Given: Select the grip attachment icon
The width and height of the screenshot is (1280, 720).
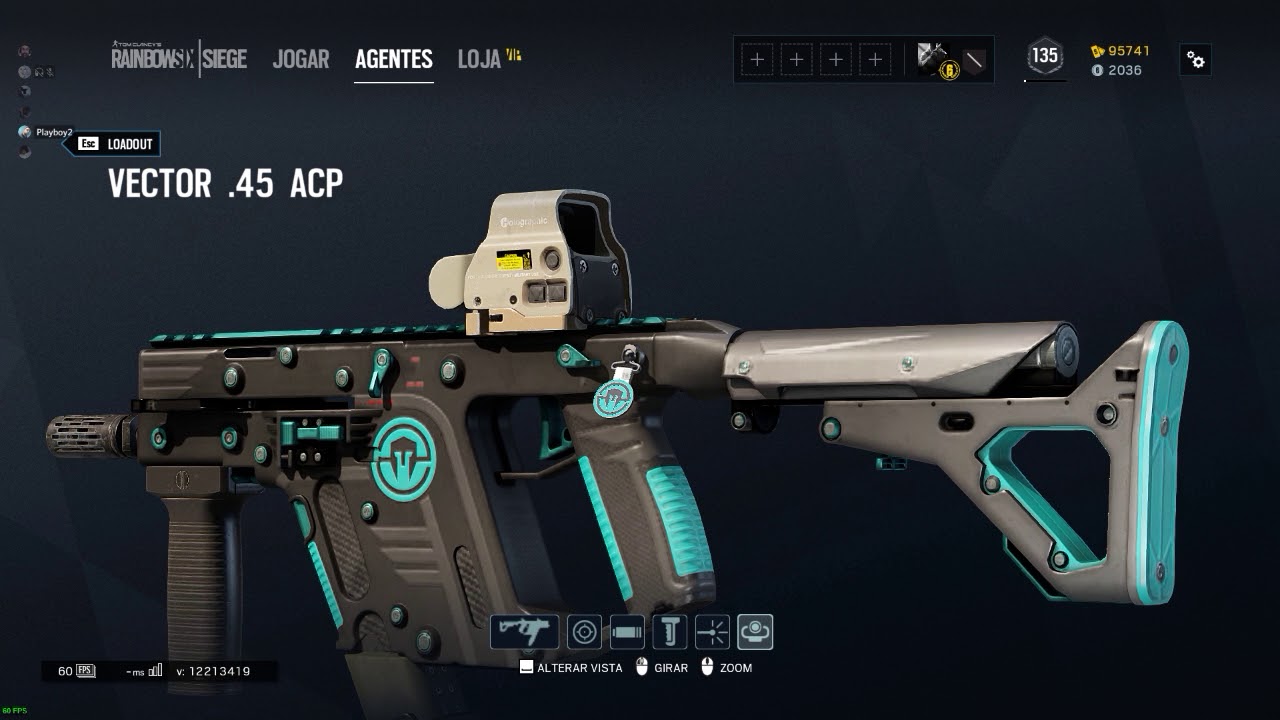Looking at the screenshot, I should [x=669, y=632].
